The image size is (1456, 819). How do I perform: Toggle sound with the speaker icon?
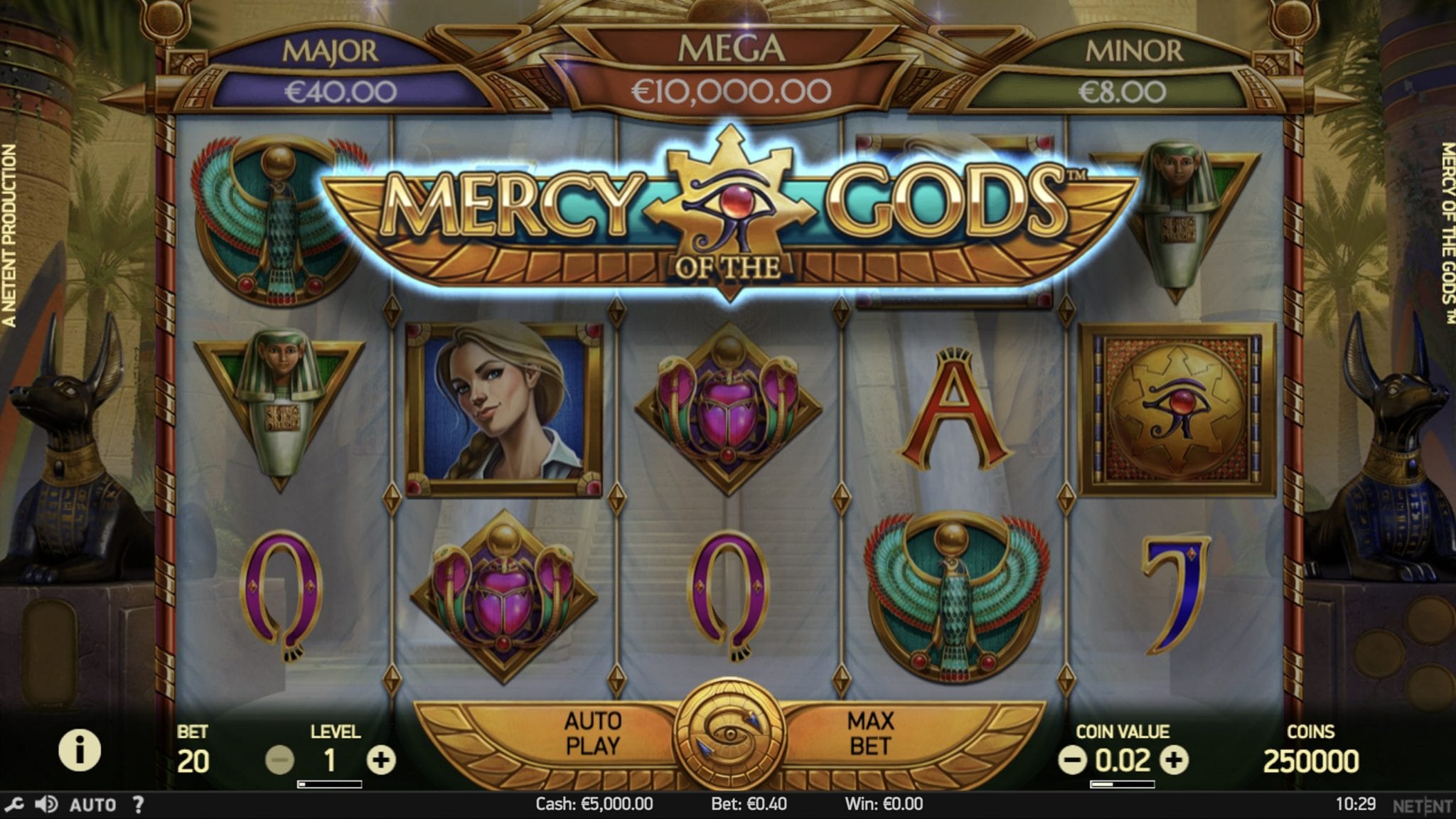47,805
